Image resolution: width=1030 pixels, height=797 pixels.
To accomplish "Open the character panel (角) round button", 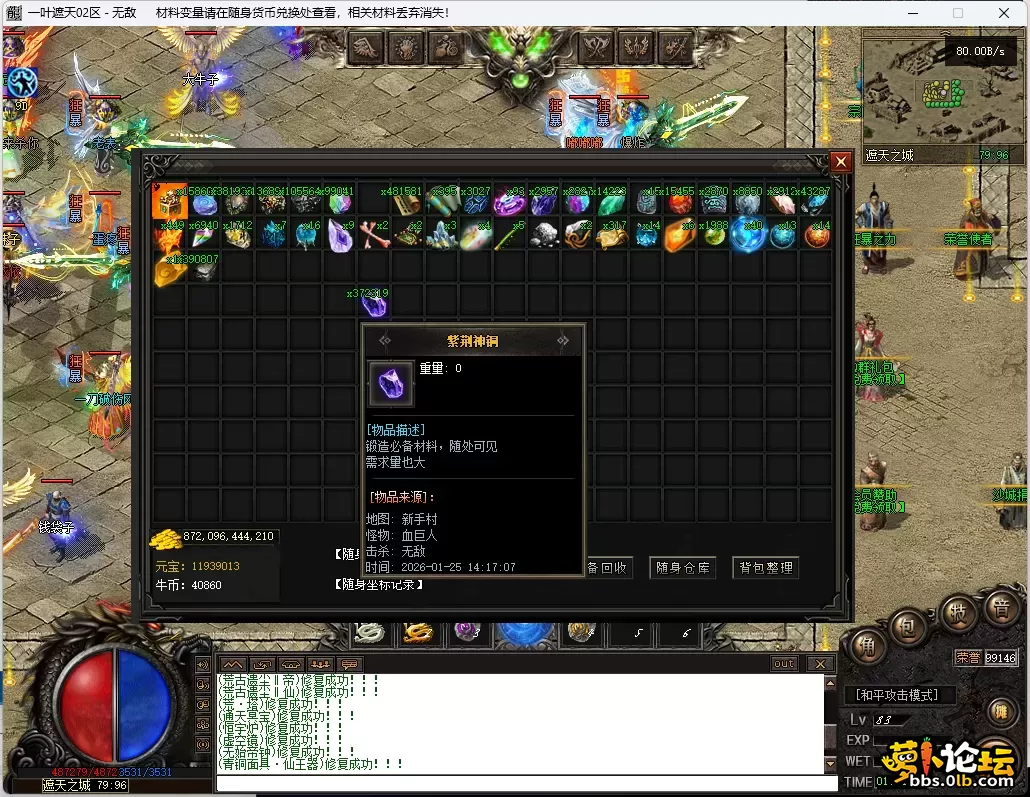I will [867, 646].
